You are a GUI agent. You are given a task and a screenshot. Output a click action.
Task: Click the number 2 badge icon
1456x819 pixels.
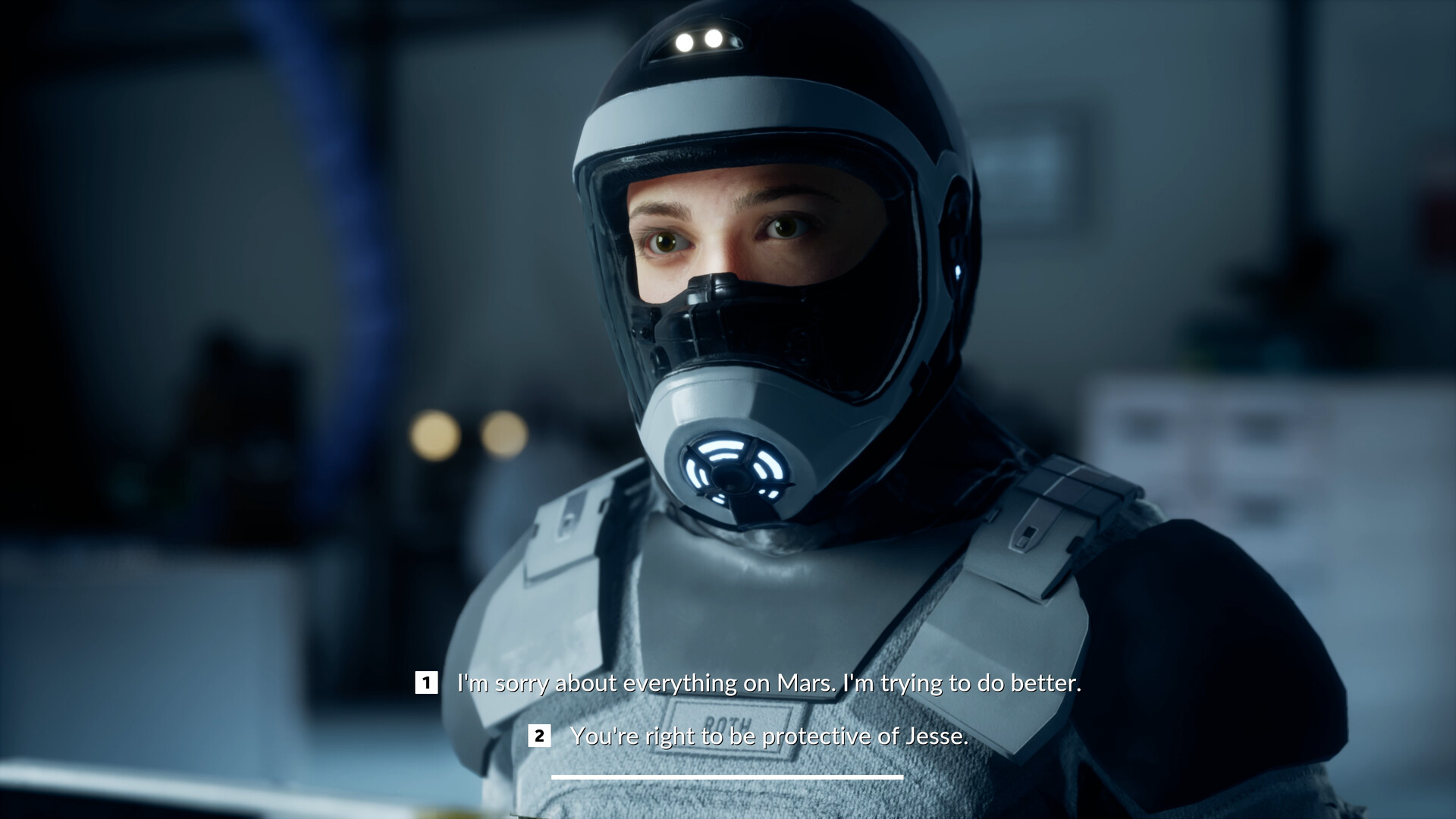coord(539,734)
